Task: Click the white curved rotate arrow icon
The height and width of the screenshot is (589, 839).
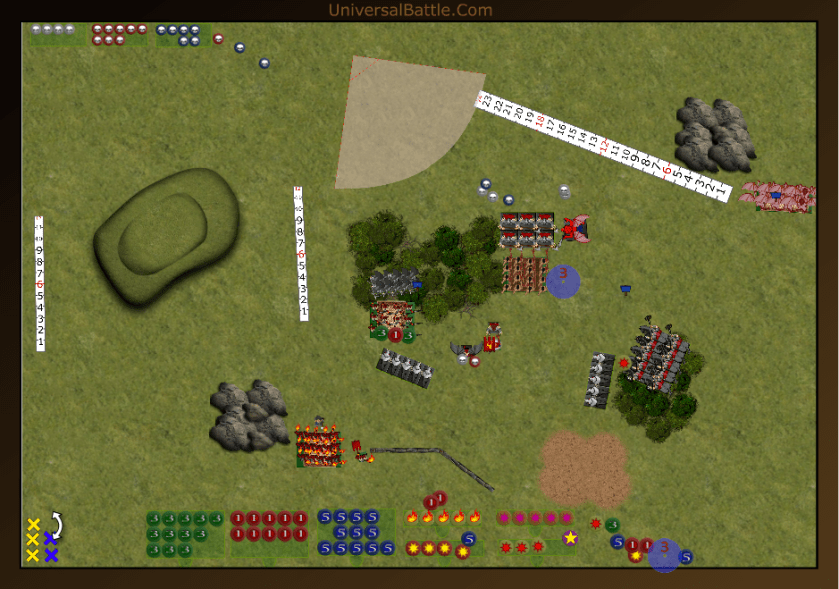Action: coord(57,524)
